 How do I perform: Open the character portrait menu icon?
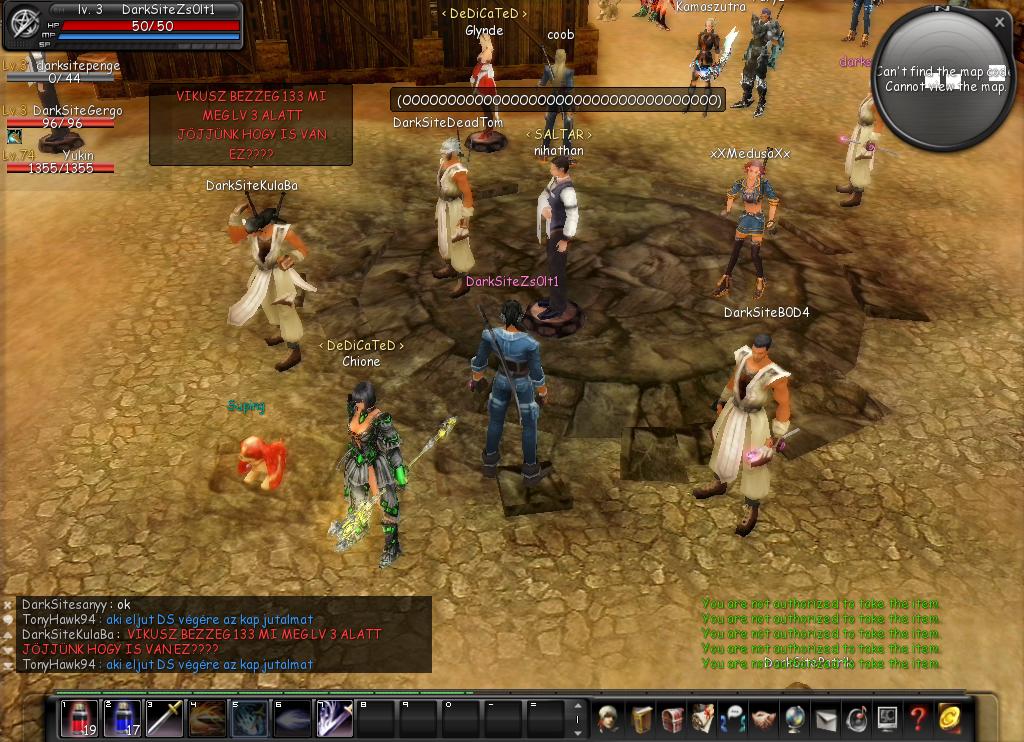pyautogui.click(x=608, y=718)
